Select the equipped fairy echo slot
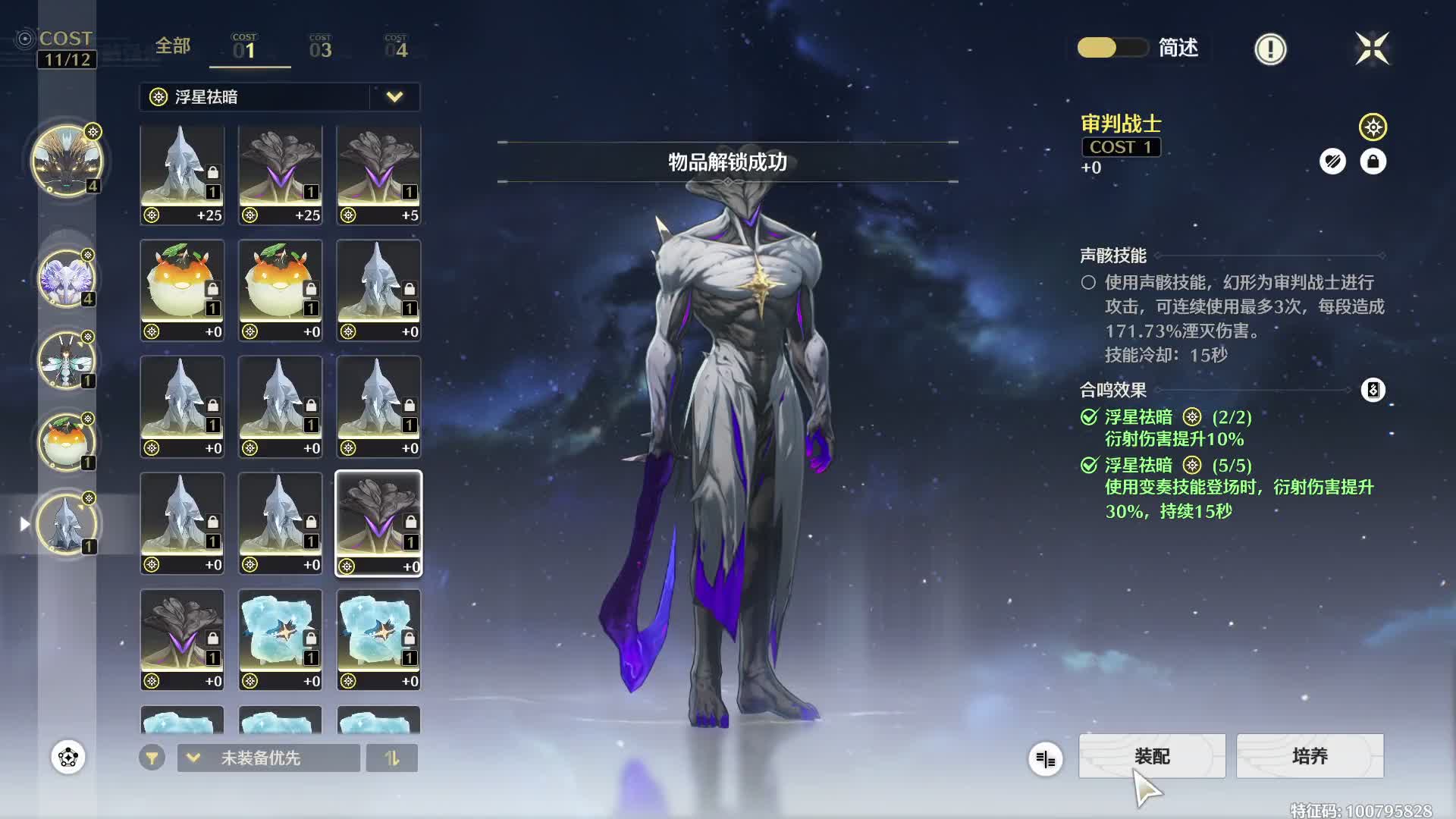 point(67,360)
